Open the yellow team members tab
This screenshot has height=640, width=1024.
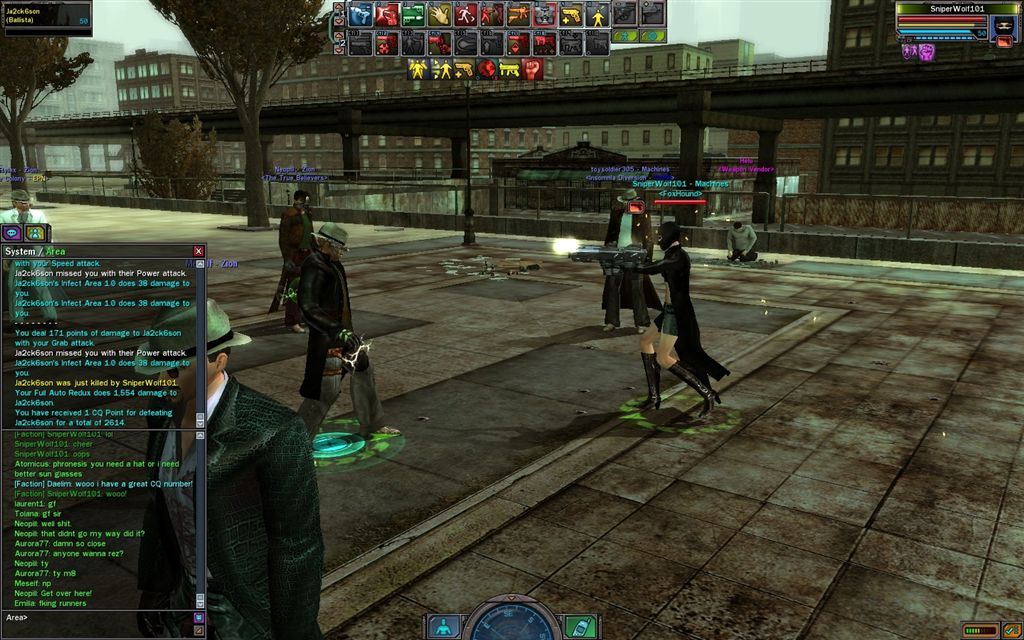click(36, 232)
